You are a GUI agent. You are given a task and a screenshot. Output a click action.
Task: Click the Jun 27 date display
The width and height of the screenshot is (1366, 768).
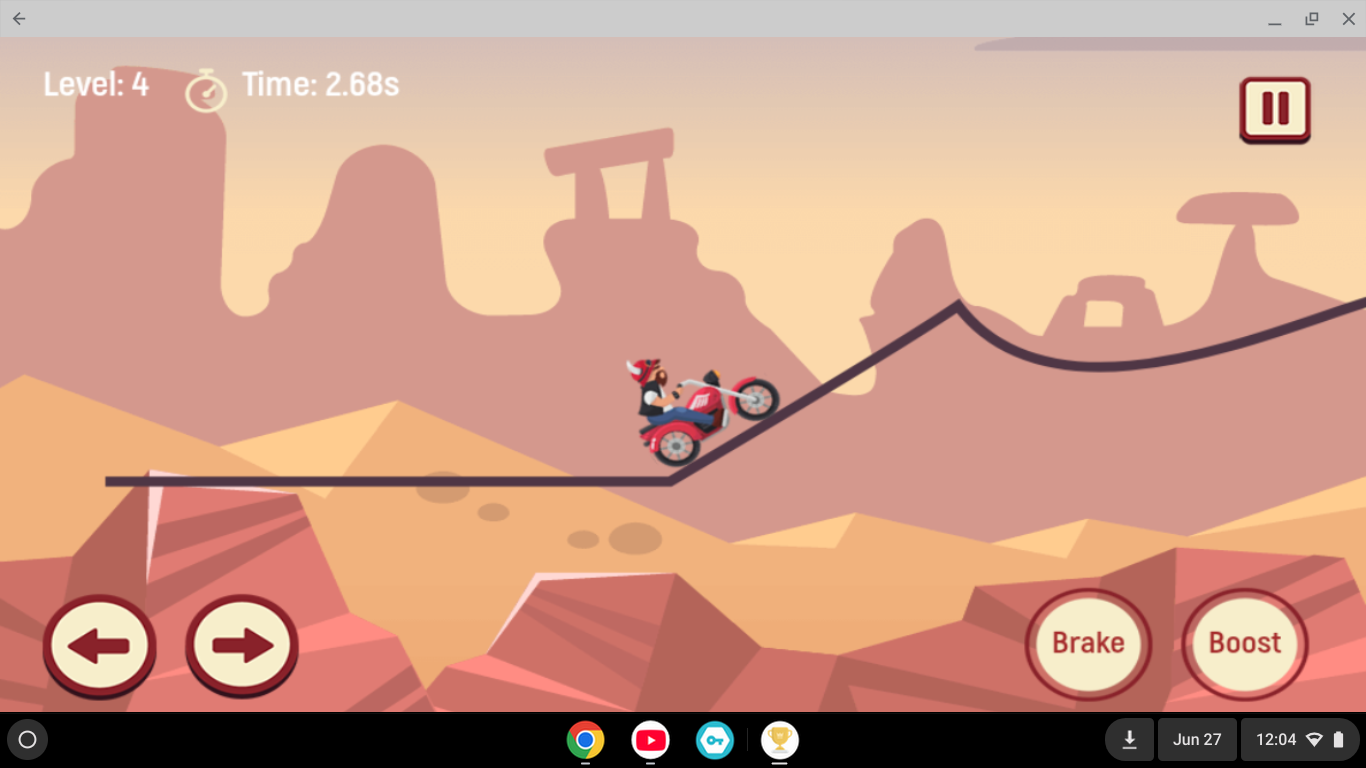[1196, 739]
